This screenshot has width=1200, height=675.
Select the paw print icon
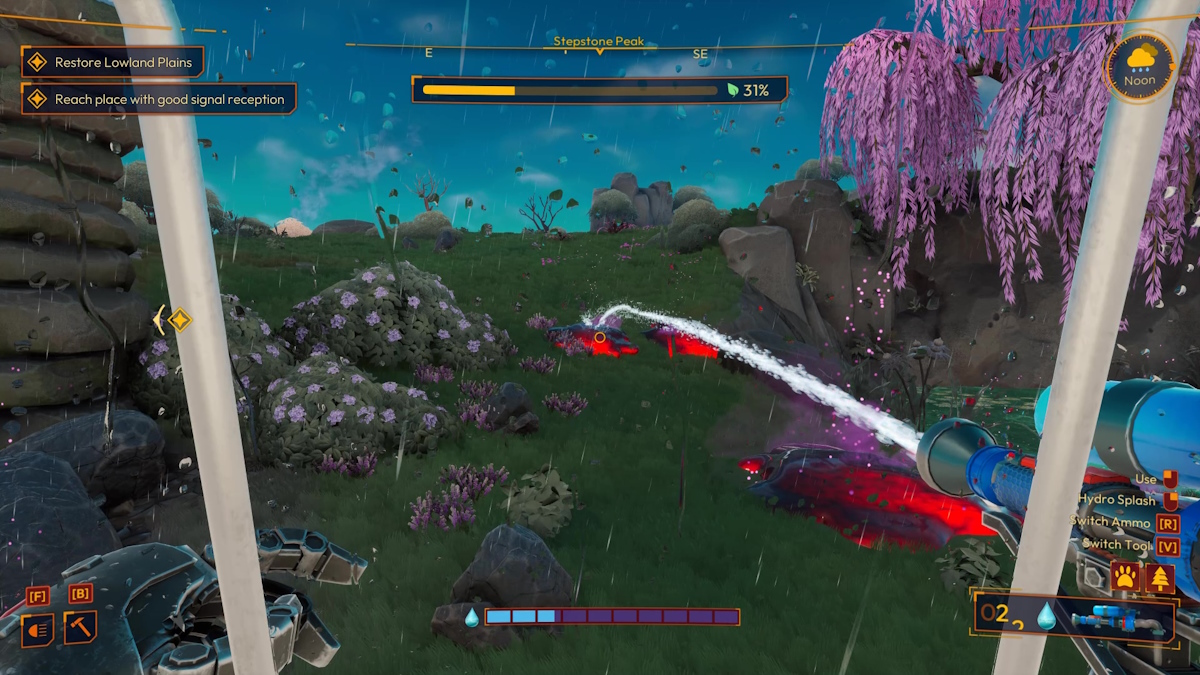pyautogui.click(x=1124, y=578)
